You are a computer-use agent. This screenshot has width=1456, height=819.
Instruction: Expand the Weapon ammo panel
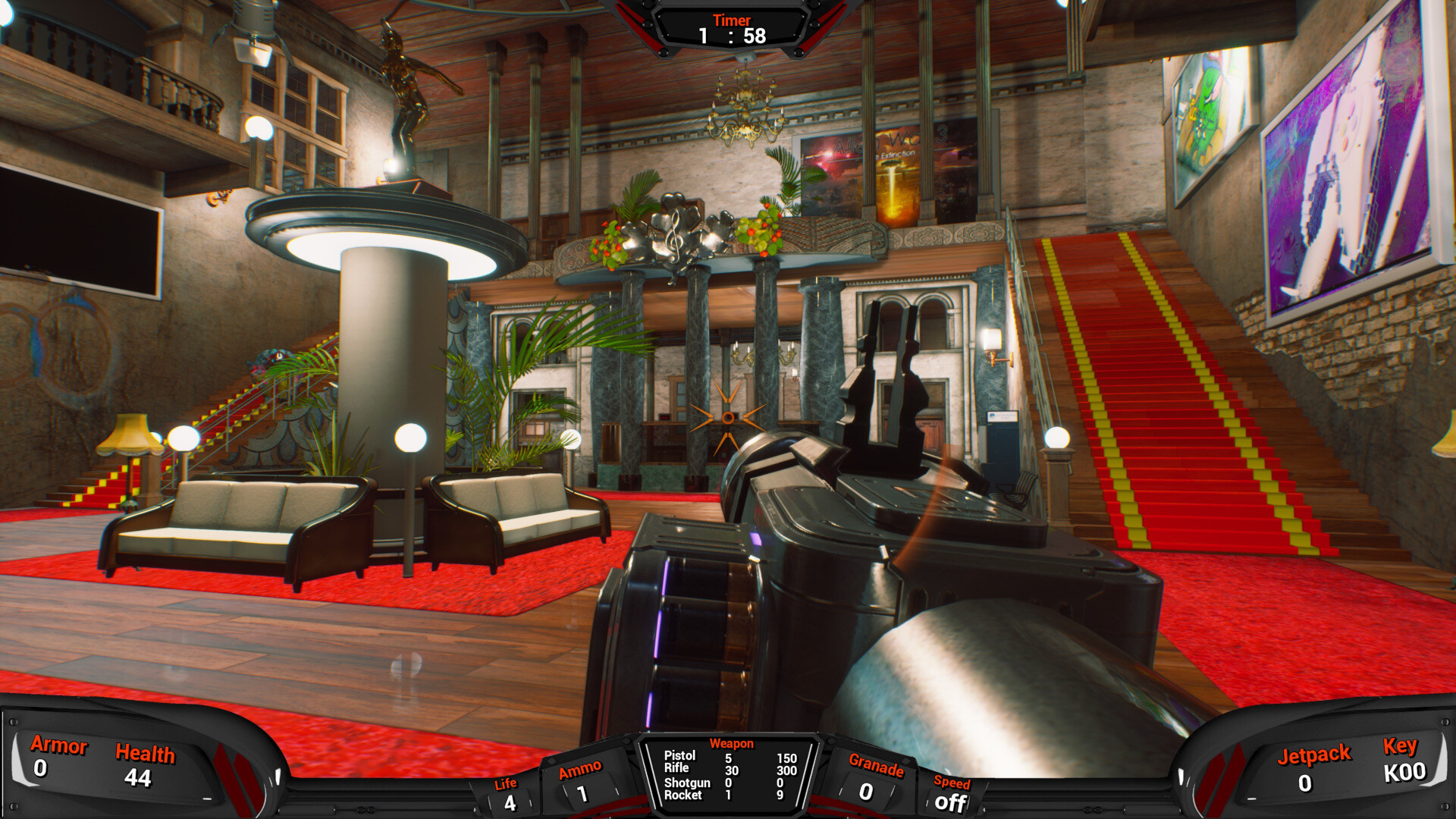tap(730, 773)
